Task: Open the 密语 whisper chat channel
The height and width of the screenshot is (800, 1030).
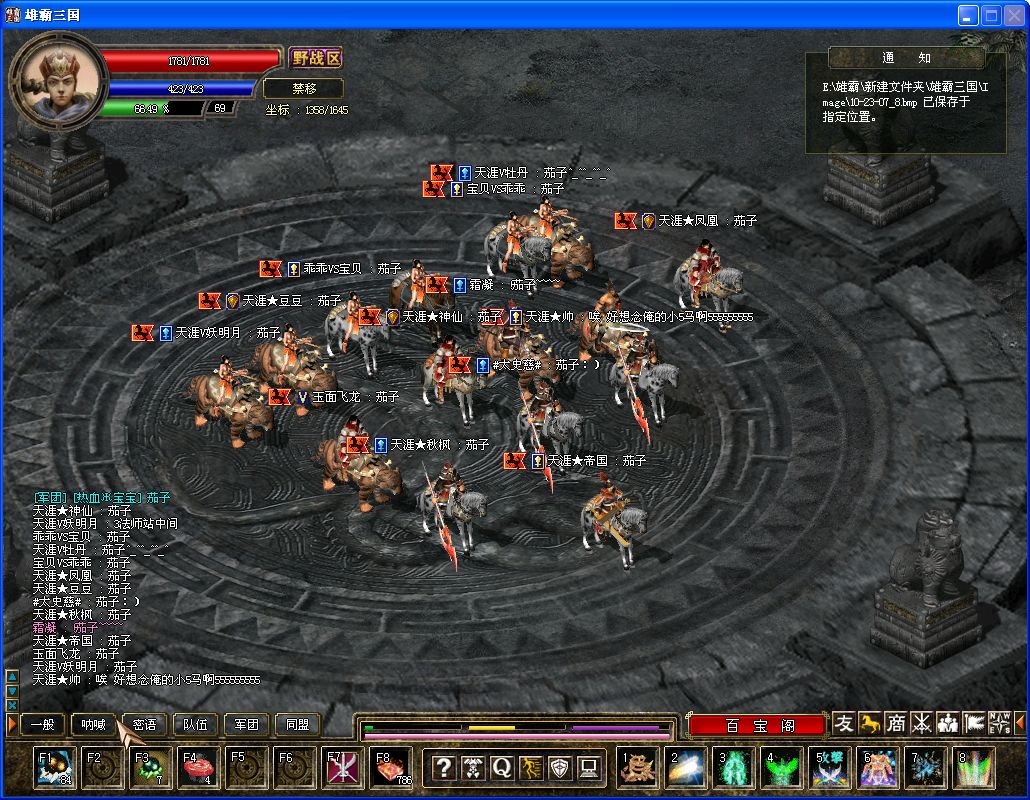Action: (144, 724)
